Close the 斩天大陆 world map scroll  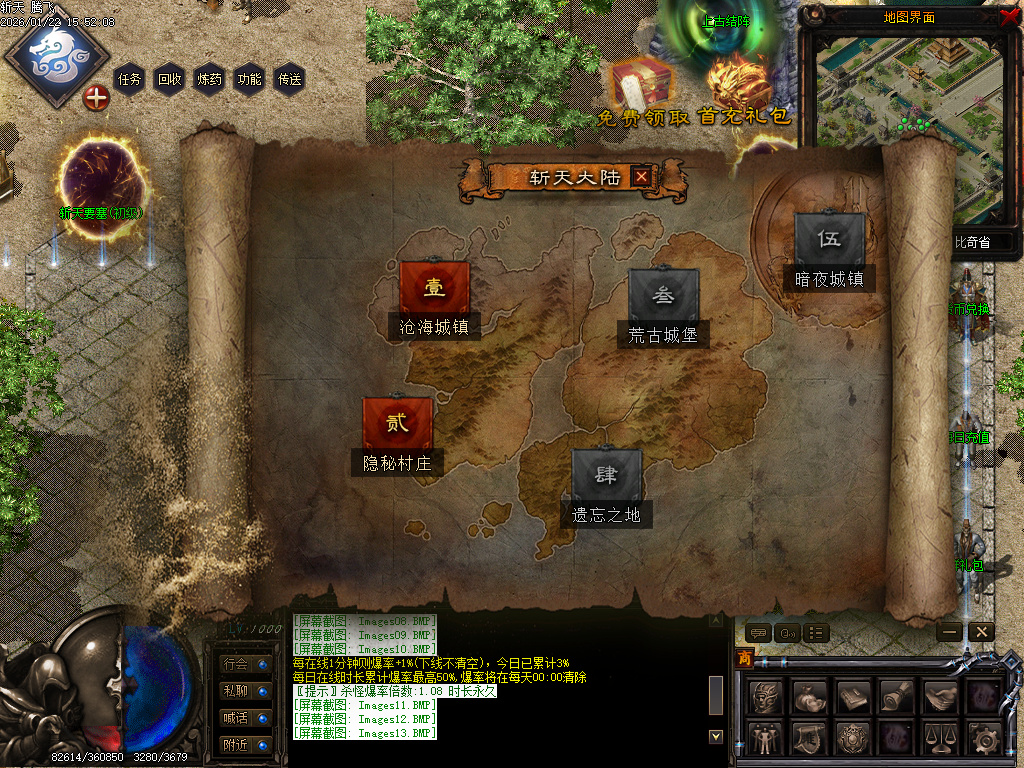[641, 178]
